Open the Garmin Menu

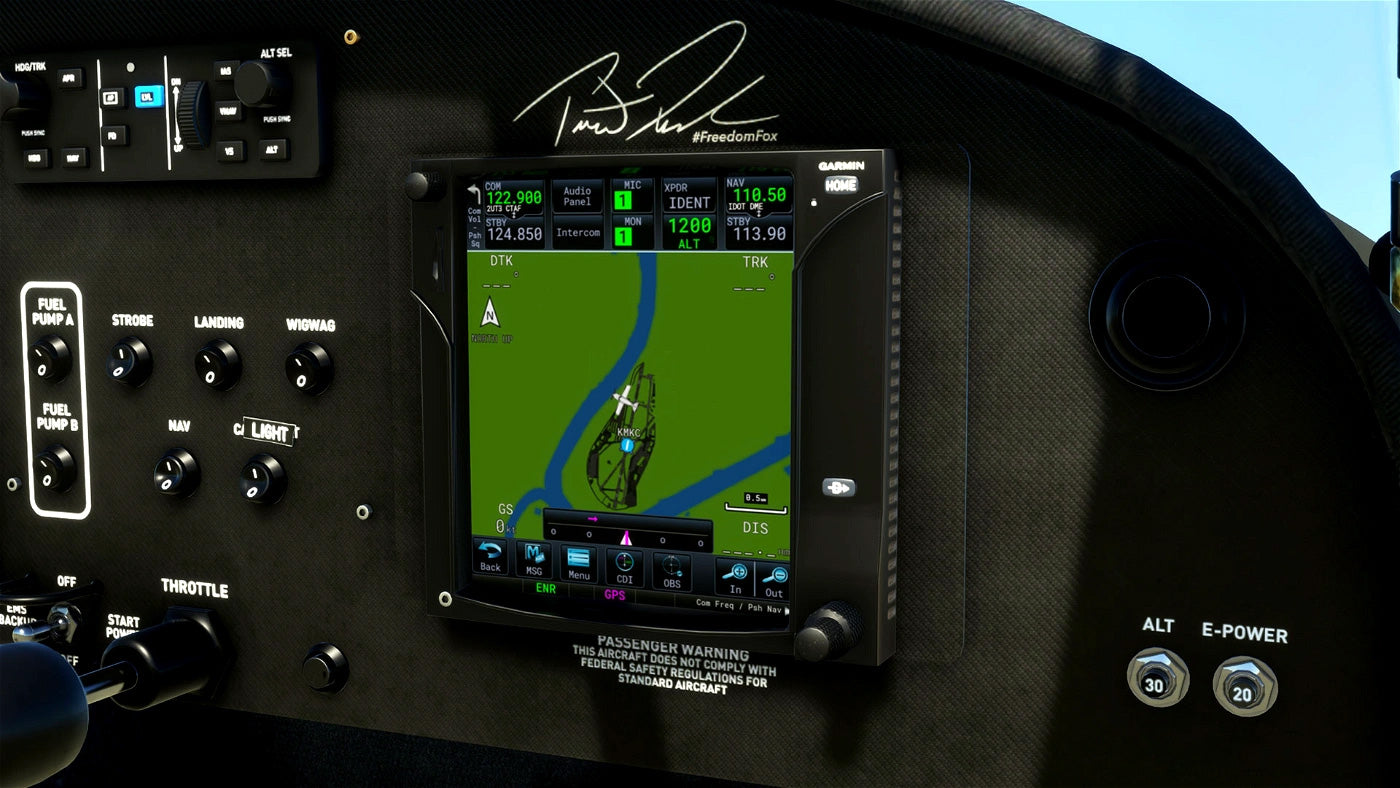(x=578, y=563)
